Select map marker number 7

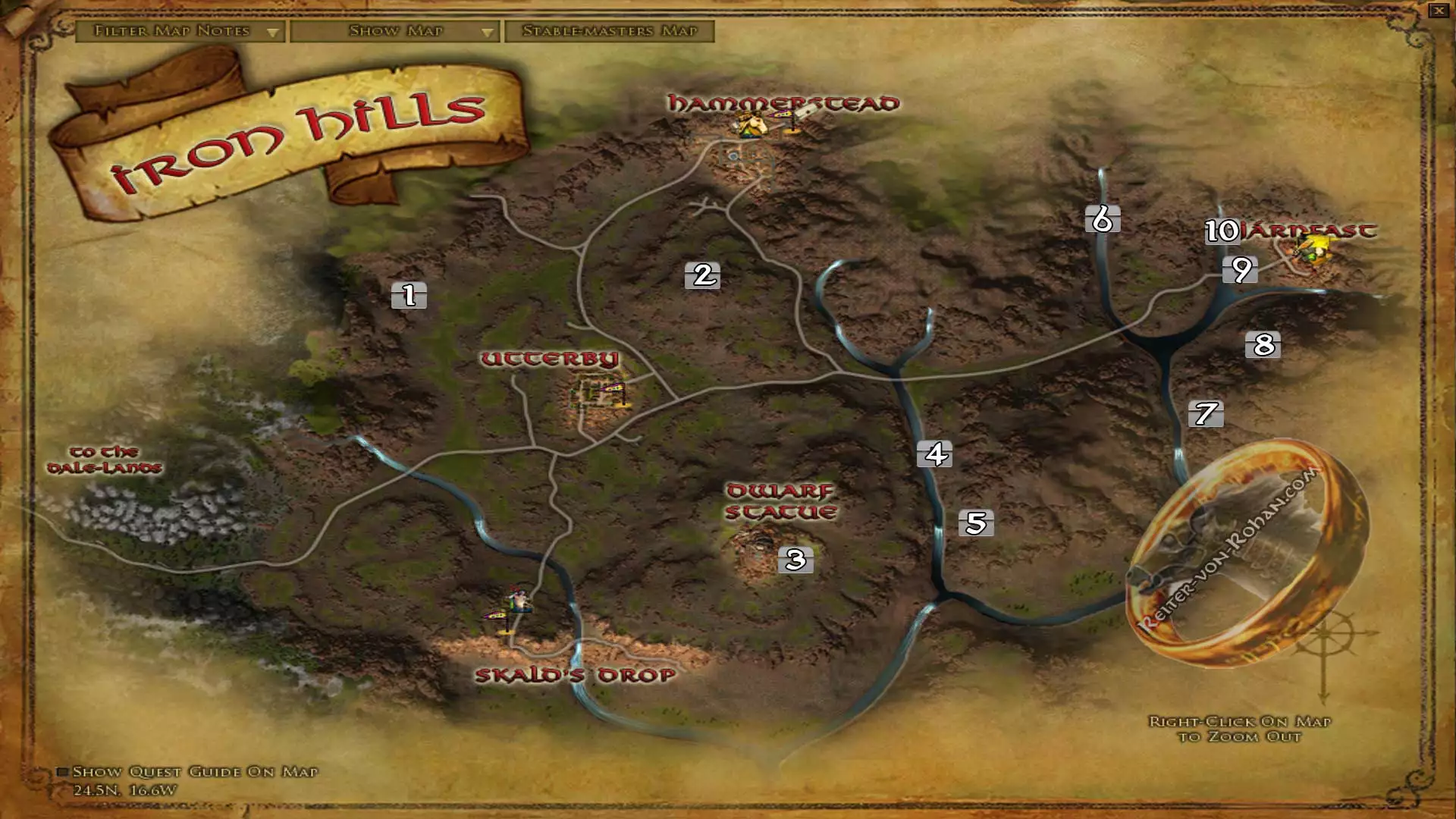(x=1206, y=413)
